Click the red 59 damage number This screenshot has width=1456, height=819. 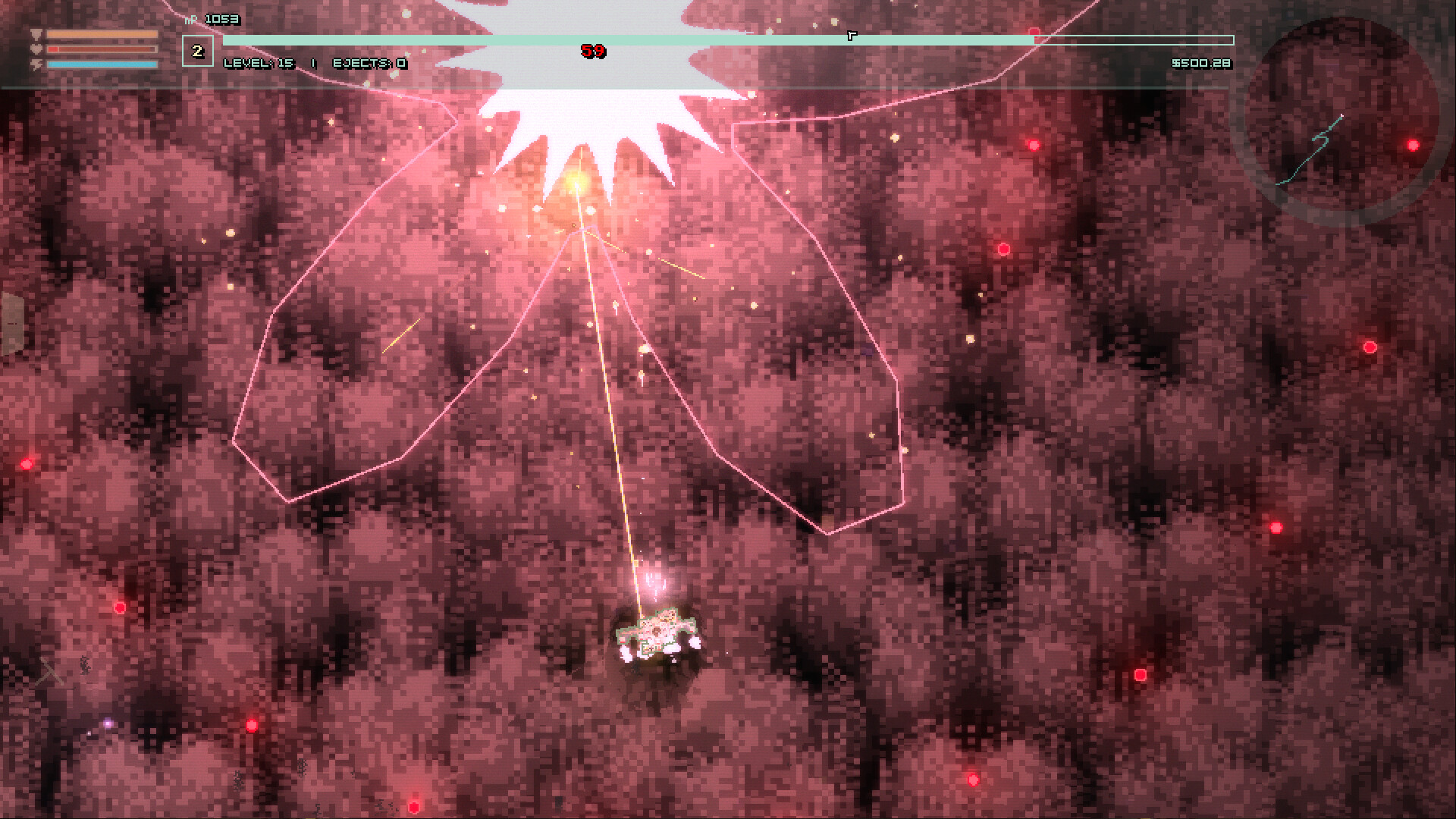click(x=593, y=52)
